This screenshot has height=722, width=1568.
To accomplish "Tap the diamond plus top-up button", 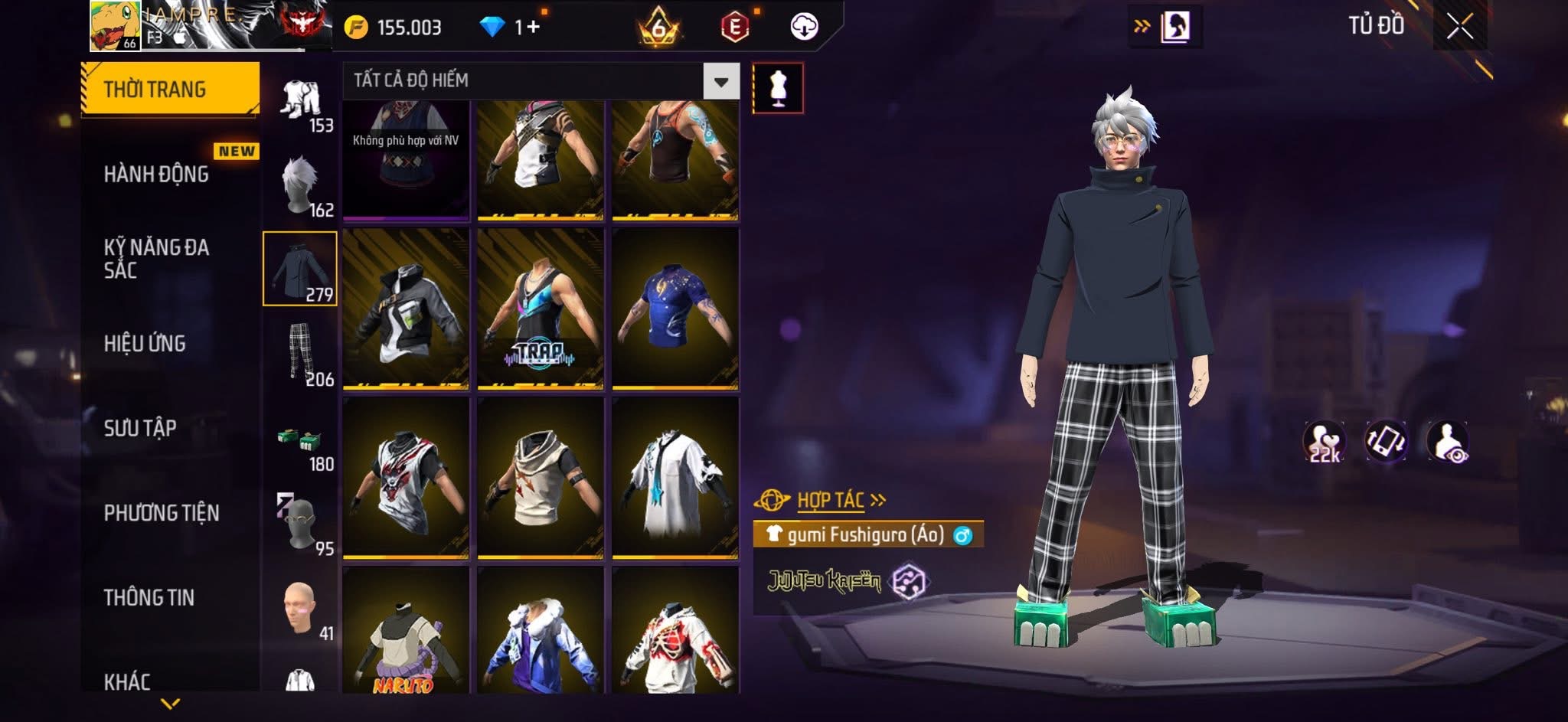I will [532, 28].
